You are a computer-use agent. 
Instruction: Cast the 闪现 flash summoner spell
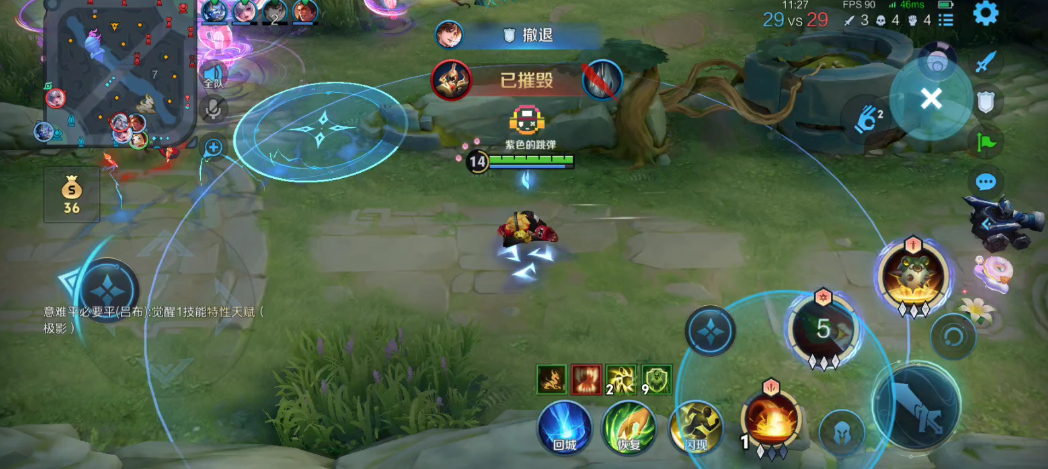click(x=696, y=424)
